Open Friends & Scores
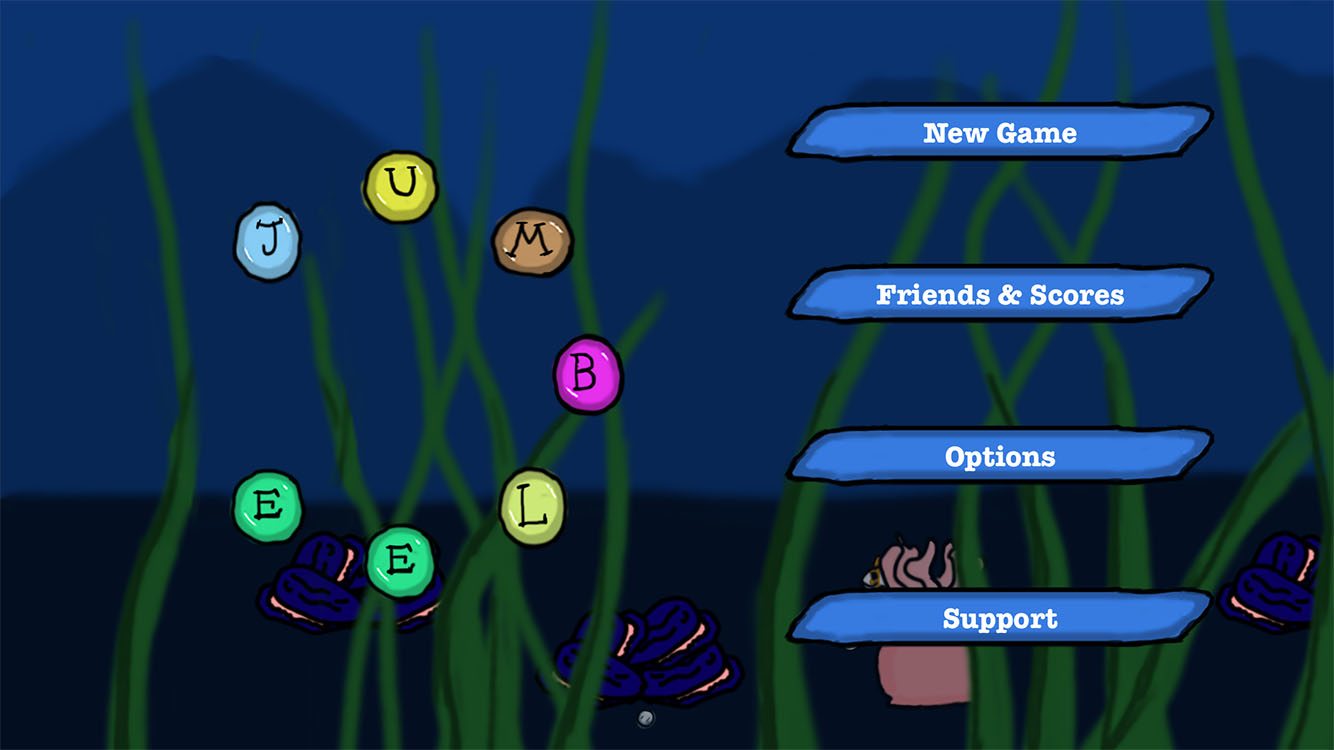The image size is (1334, 750). (1000, 294)
